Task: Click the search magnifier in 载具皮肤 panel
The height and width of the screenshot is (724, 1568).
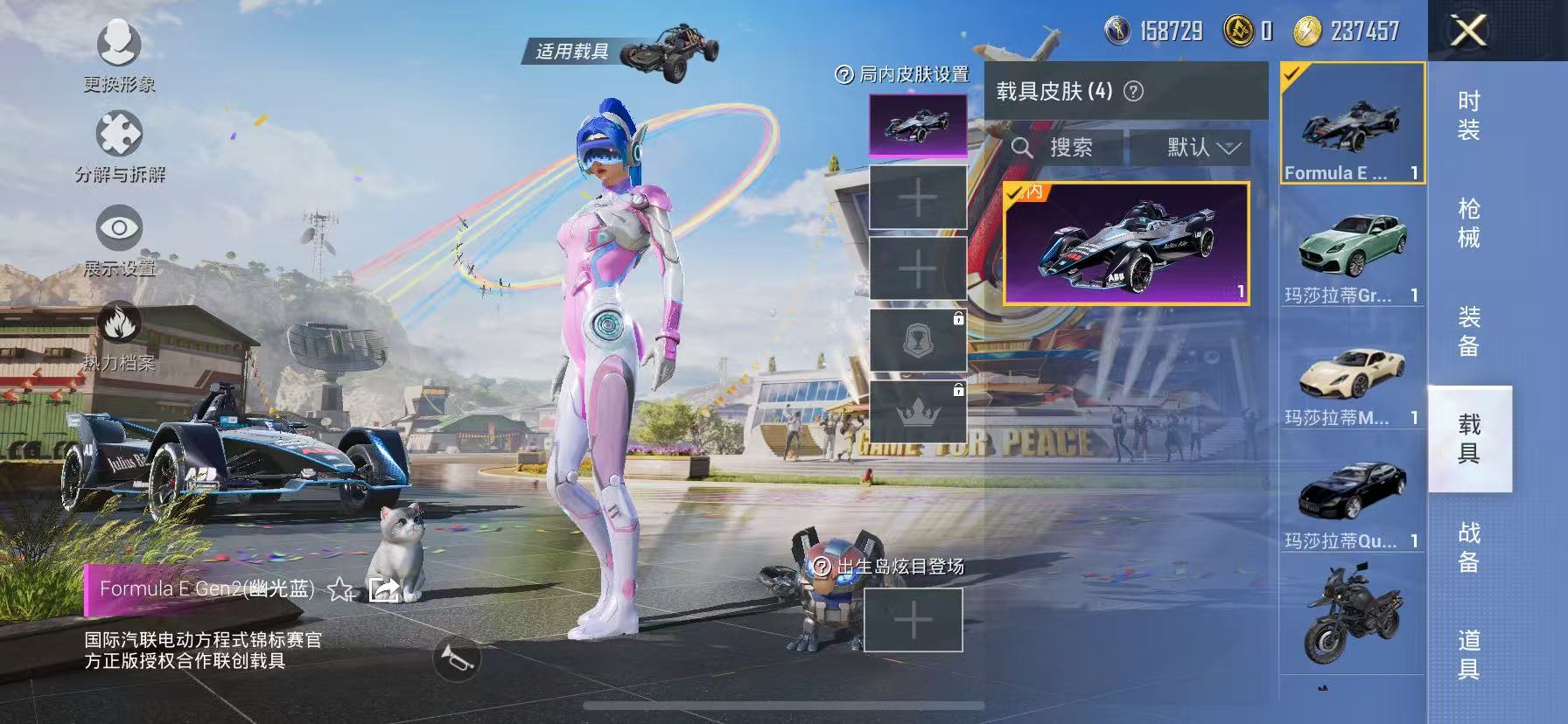Action: 1025,147
